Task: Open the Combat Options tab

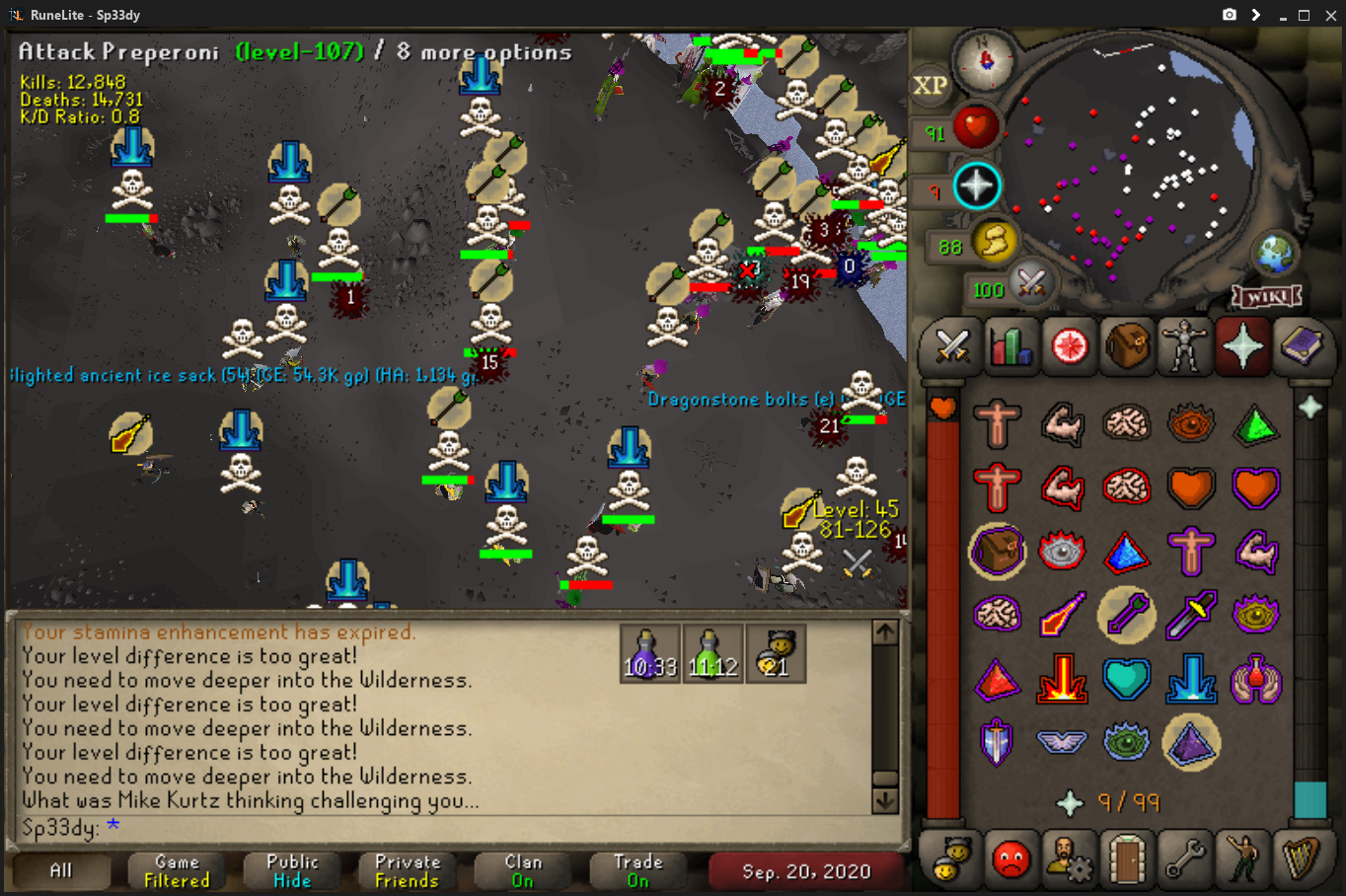Action: (x=952, y=346)
